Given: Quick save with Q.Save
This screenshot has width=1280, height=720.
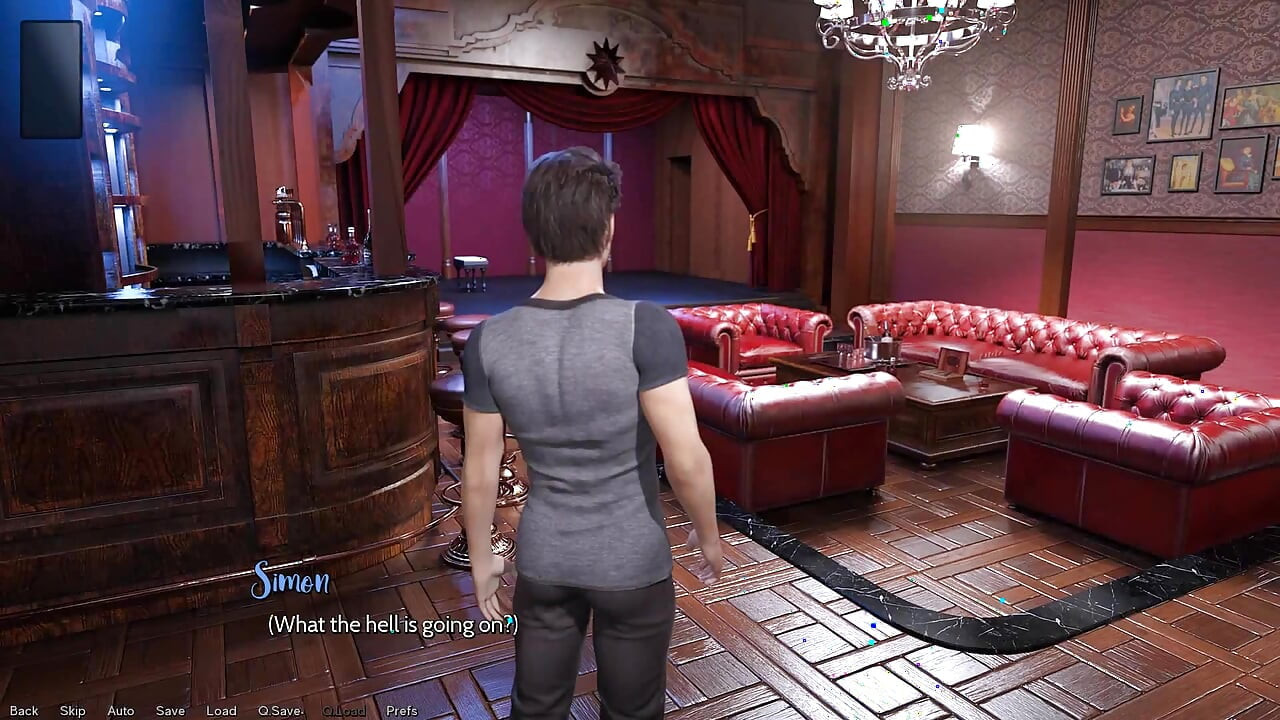Looking at the screenshot, I should tap(280, 711).
